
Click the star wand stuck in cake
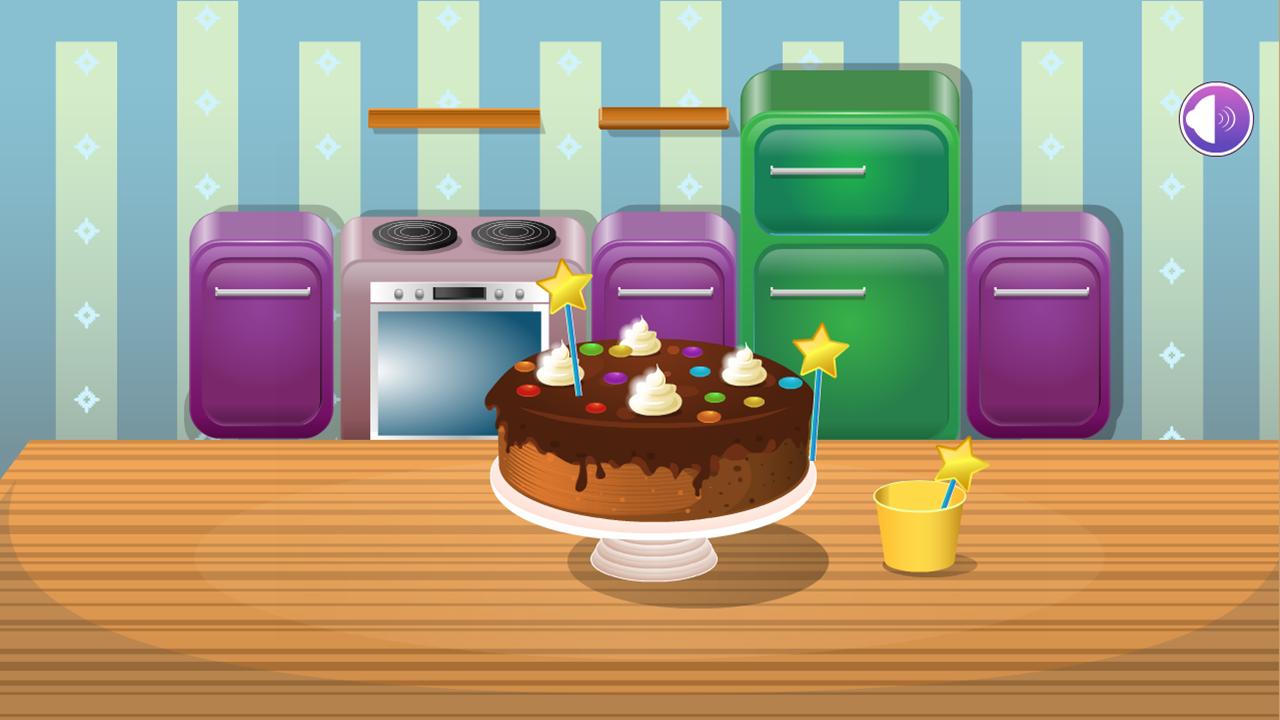565,287
